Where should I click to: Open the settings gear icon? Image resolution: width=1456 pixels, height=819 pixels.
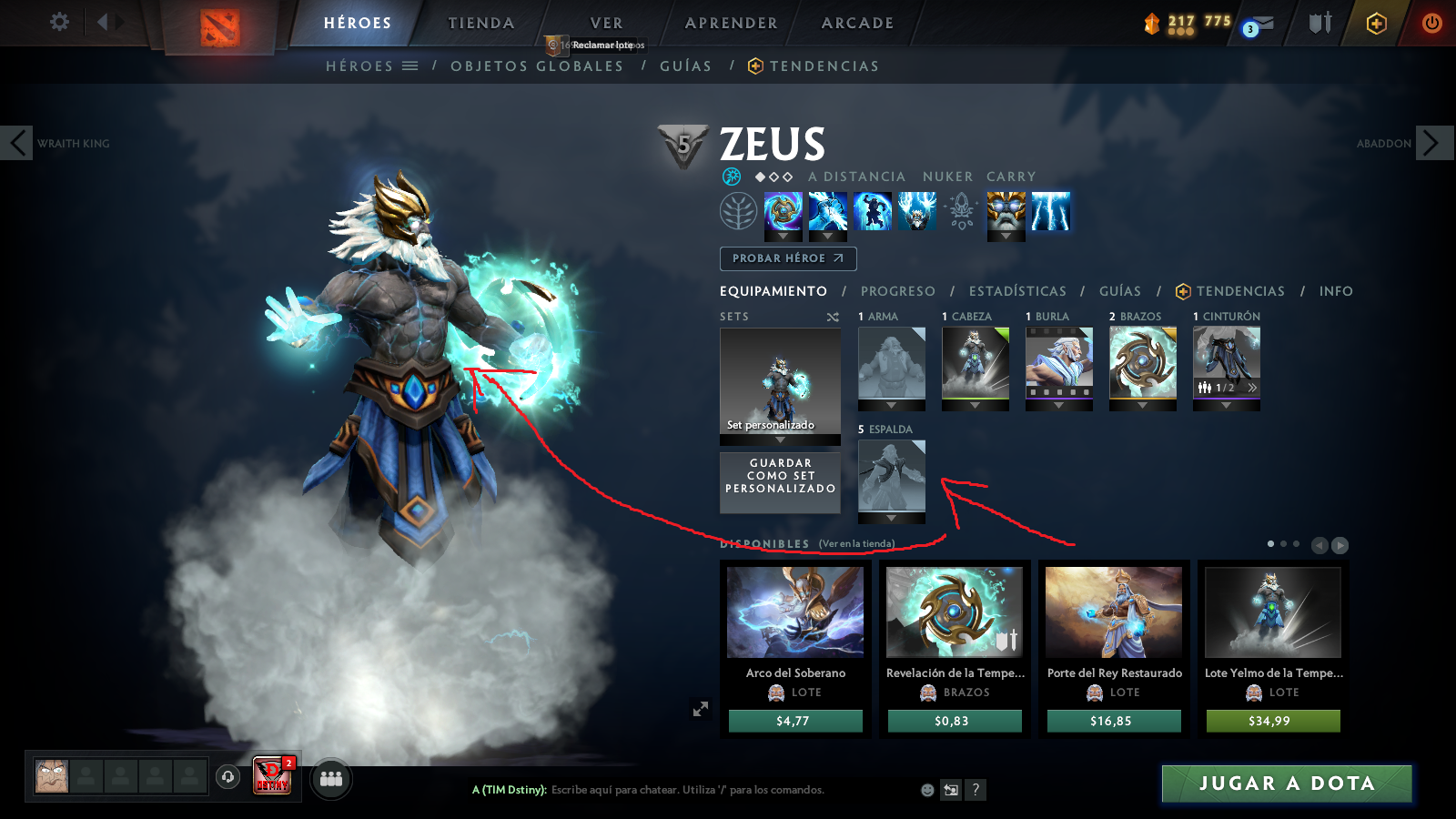pos(59,23)
